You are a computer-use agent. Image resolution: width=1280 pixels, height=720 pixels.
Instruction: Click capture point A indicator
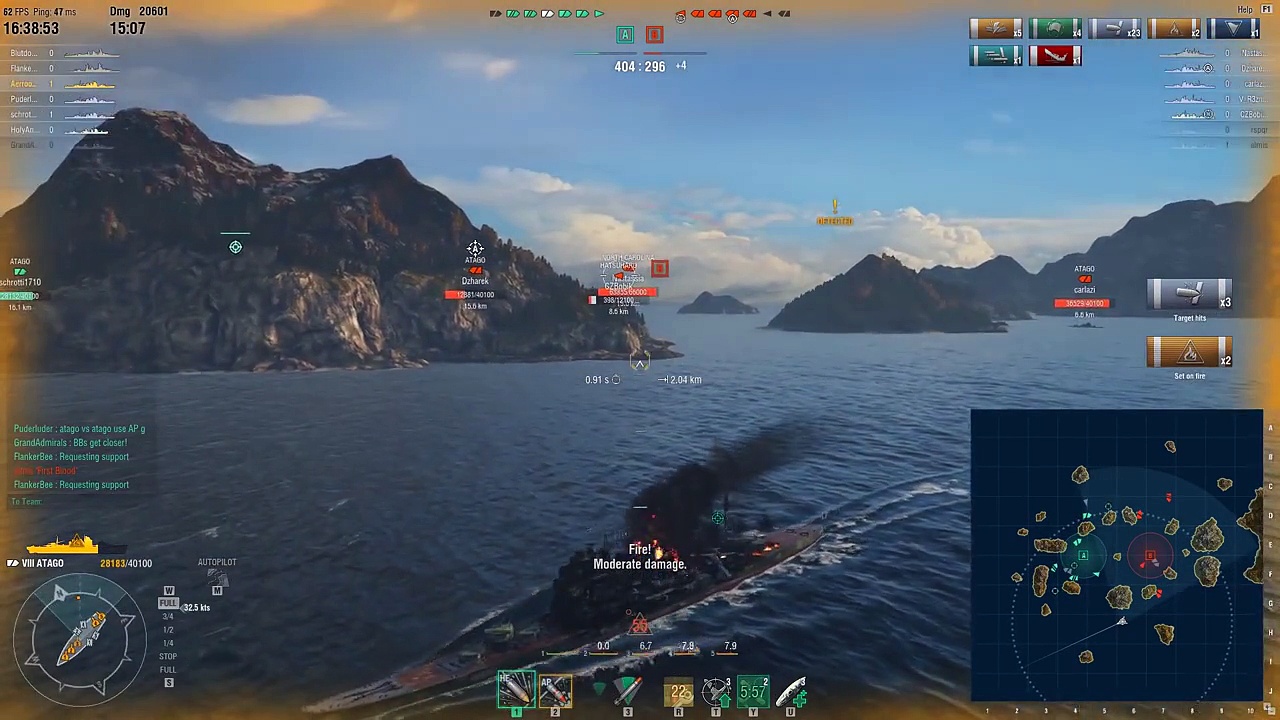tap(625, 35)
